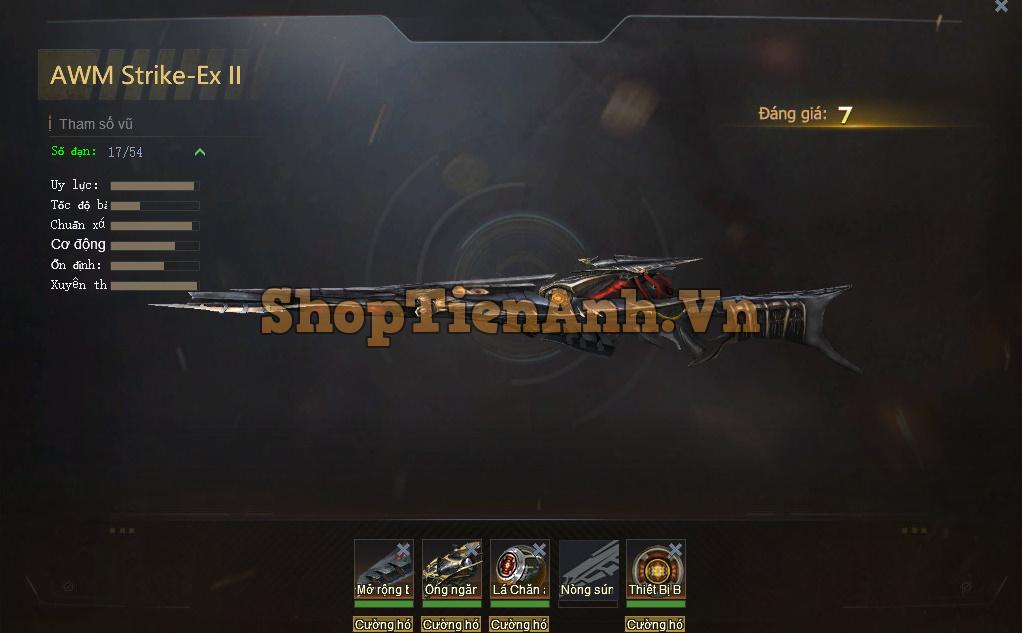
Task: Click Cường hóa under the Thiết Bị slot
Action: pos(655,625)
